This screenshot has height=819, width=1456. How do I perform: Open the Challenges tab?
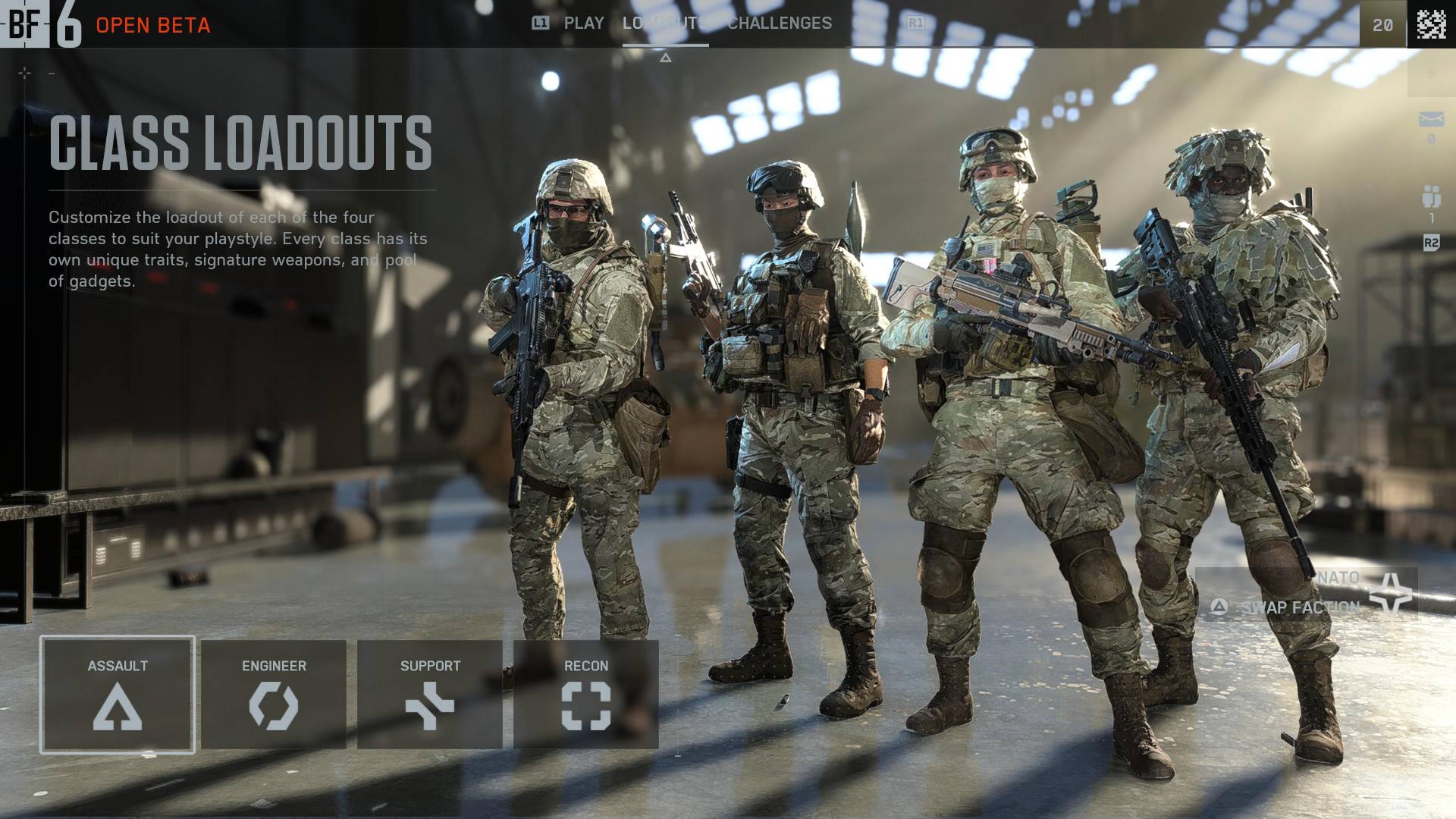[x=780, y=24]
